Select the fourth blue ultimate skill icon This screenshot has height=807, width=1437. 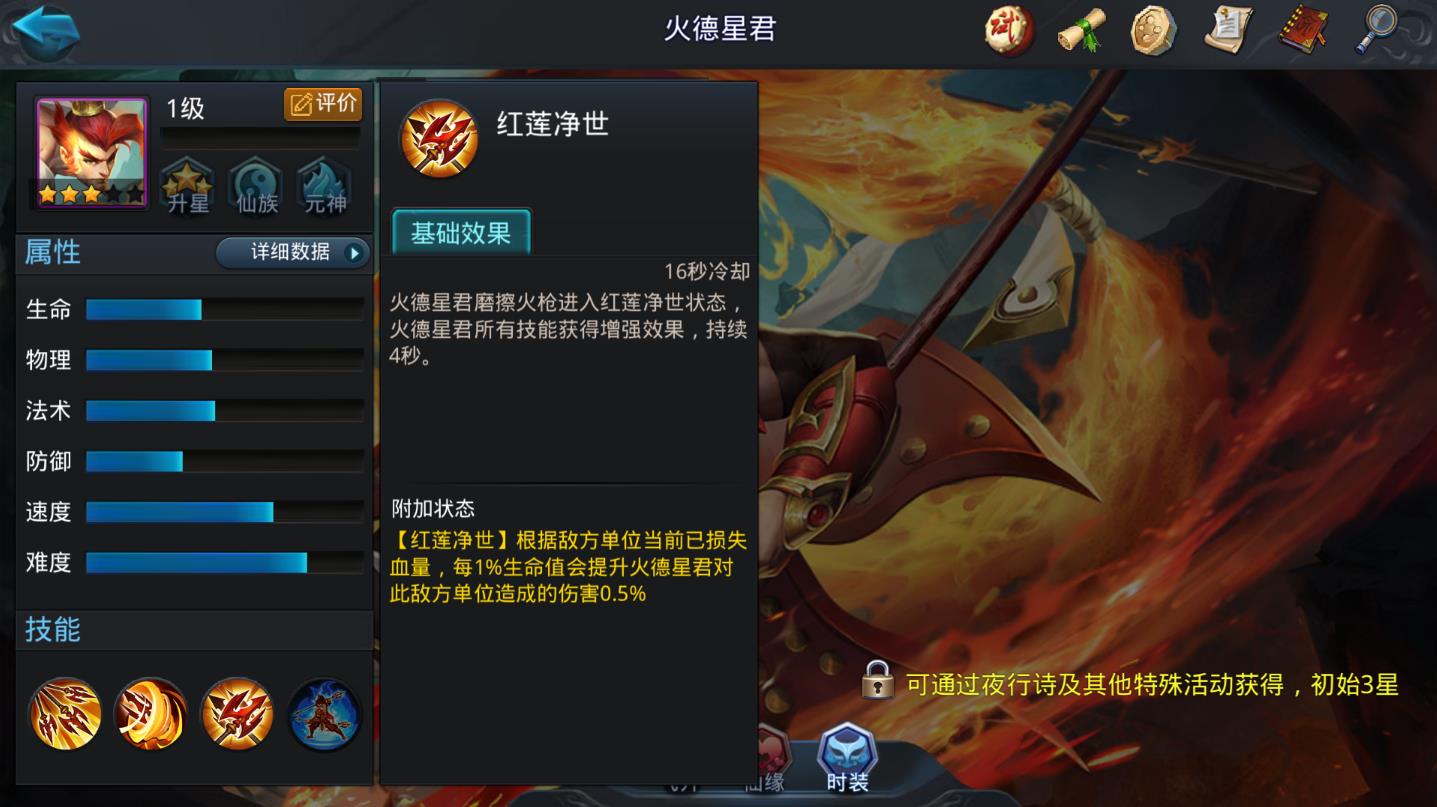321,713
